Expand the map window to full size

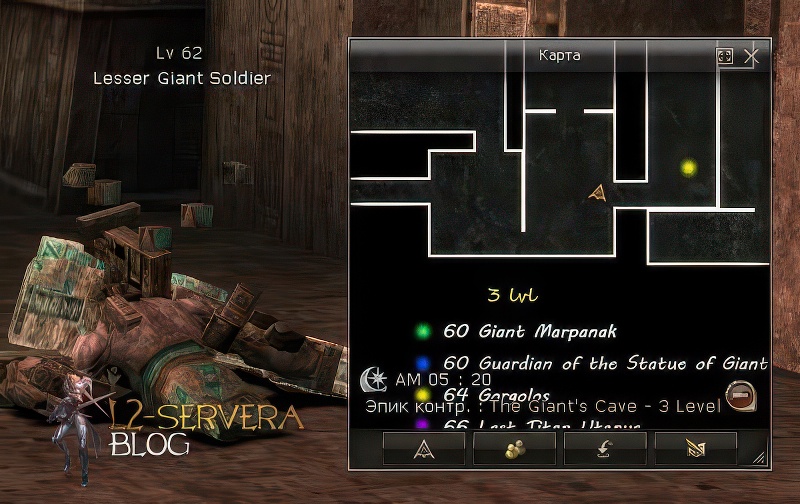(x=725, y=57)
